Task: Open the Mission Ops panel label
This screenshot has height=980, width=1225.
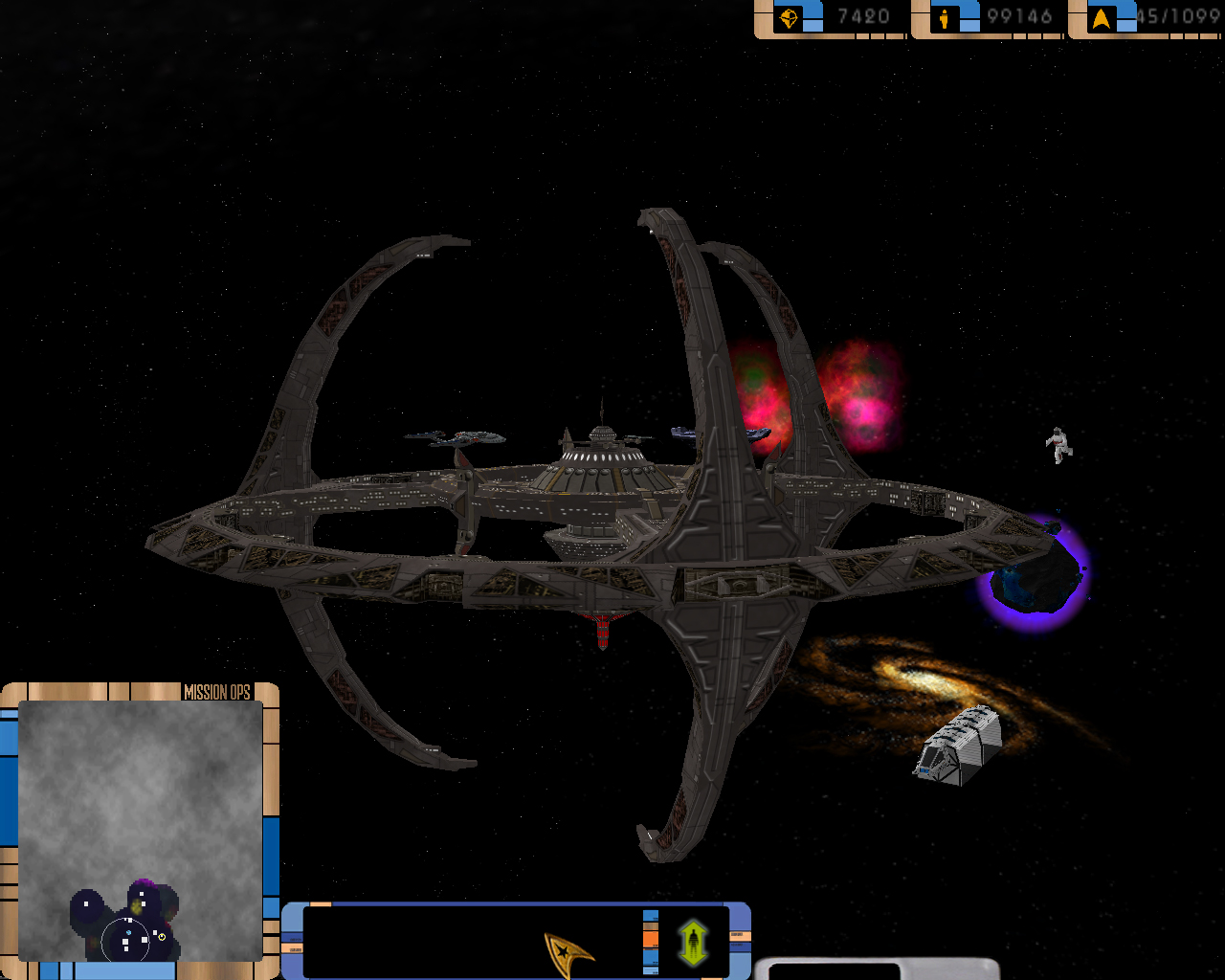Action: tap(216, 692)
